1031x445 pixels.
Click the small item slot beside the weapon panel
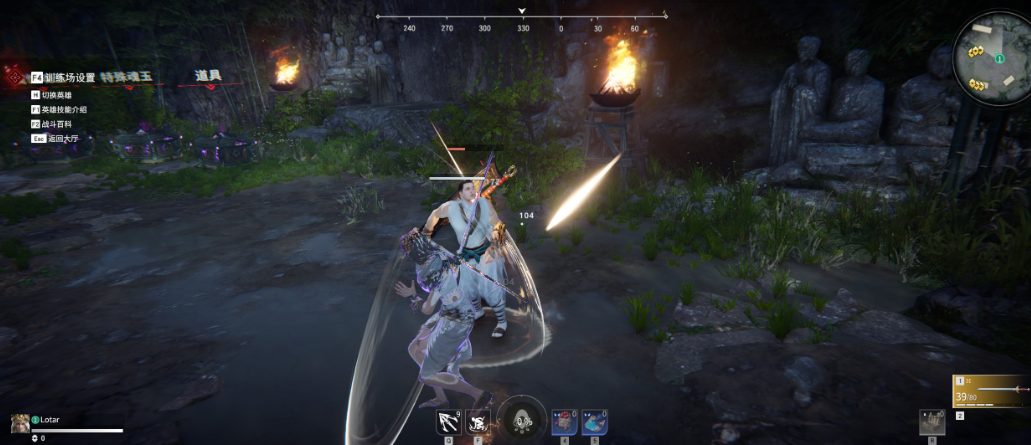pyautogui.click(x=932, y=422)
